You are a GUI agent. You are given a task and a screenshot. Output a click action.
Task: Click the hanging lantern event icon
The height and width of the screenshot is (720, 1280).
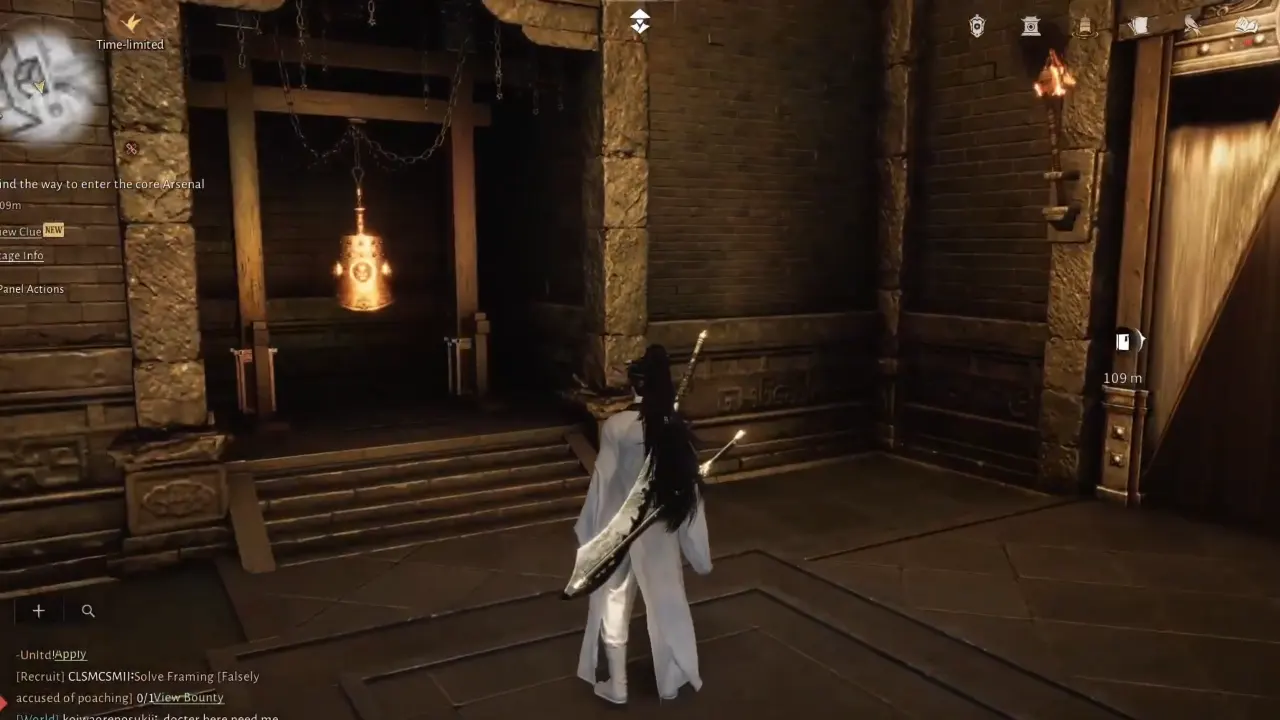[x=1085, y=25]
